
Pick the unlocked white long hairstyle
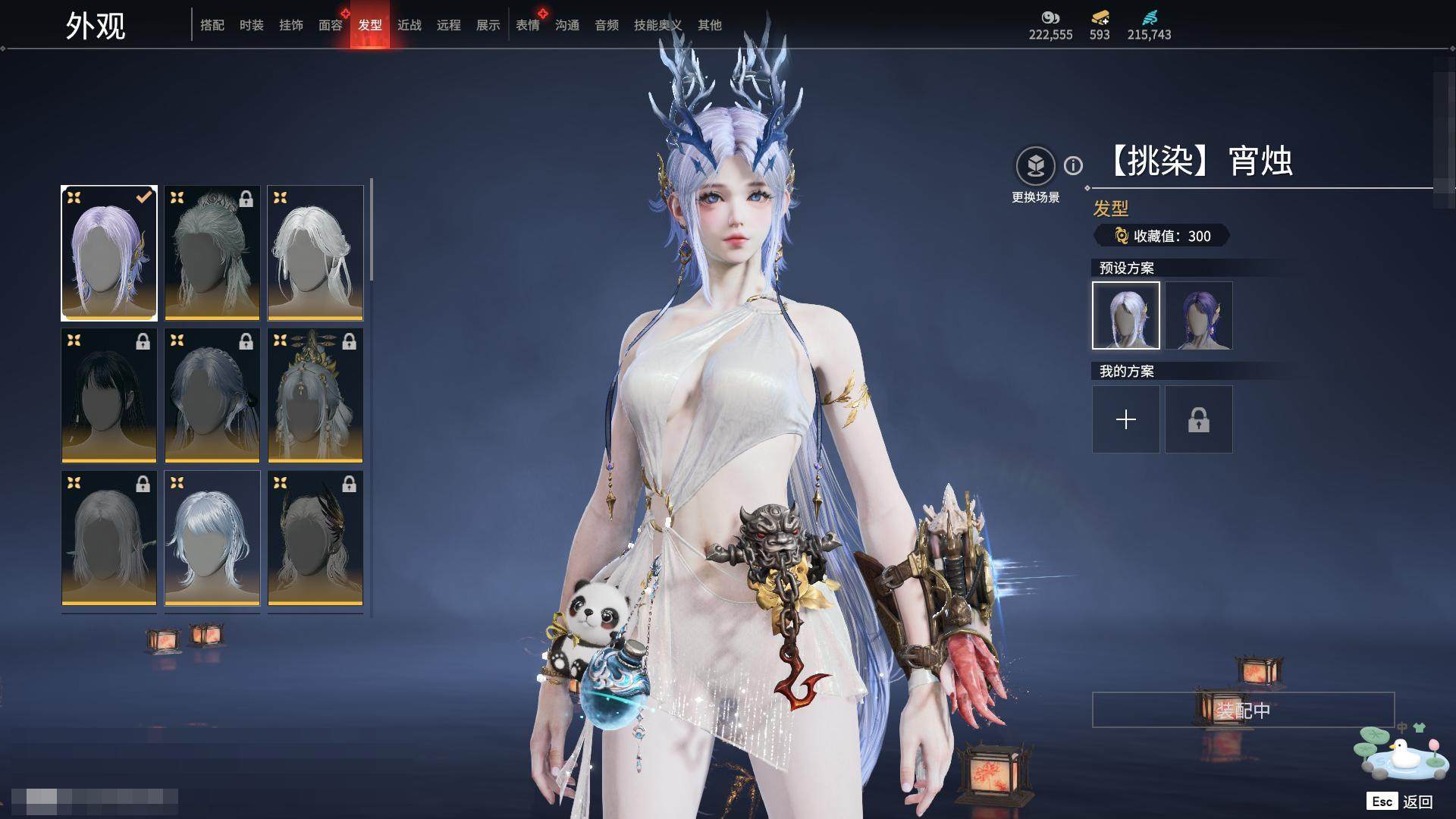(x=315, y=253)
